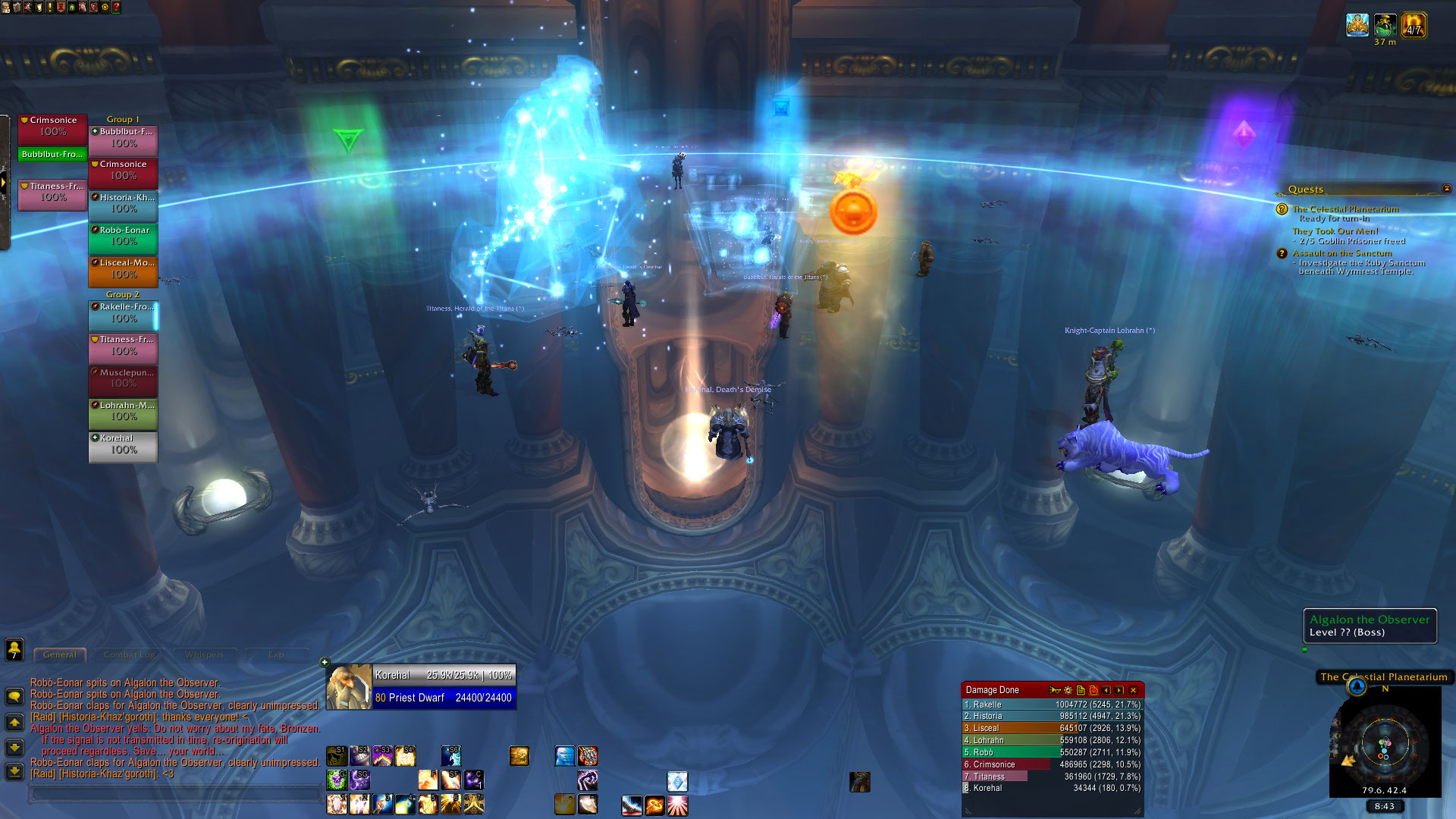Click the Planetarium minimap
The image size is (1456, 819).
tap(1385, 745)
